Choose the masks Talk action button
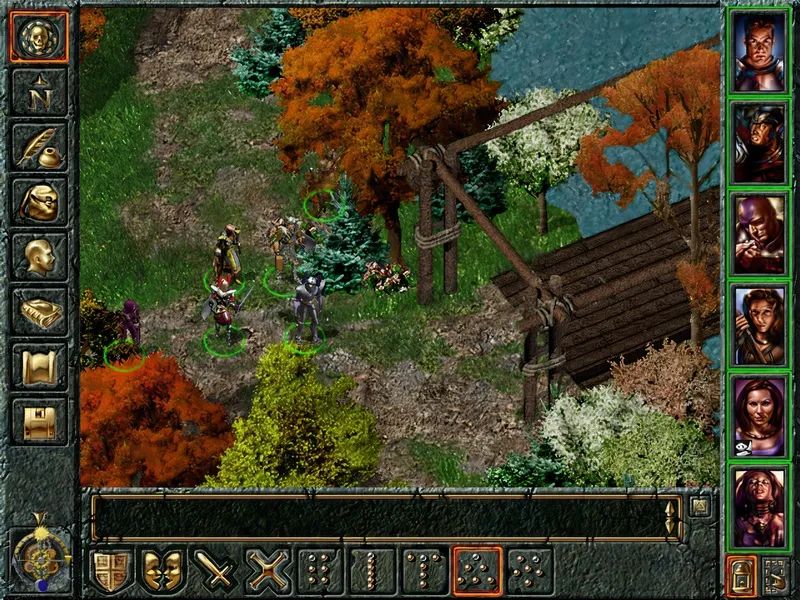800x600 pixels. [x=163, y=571]
